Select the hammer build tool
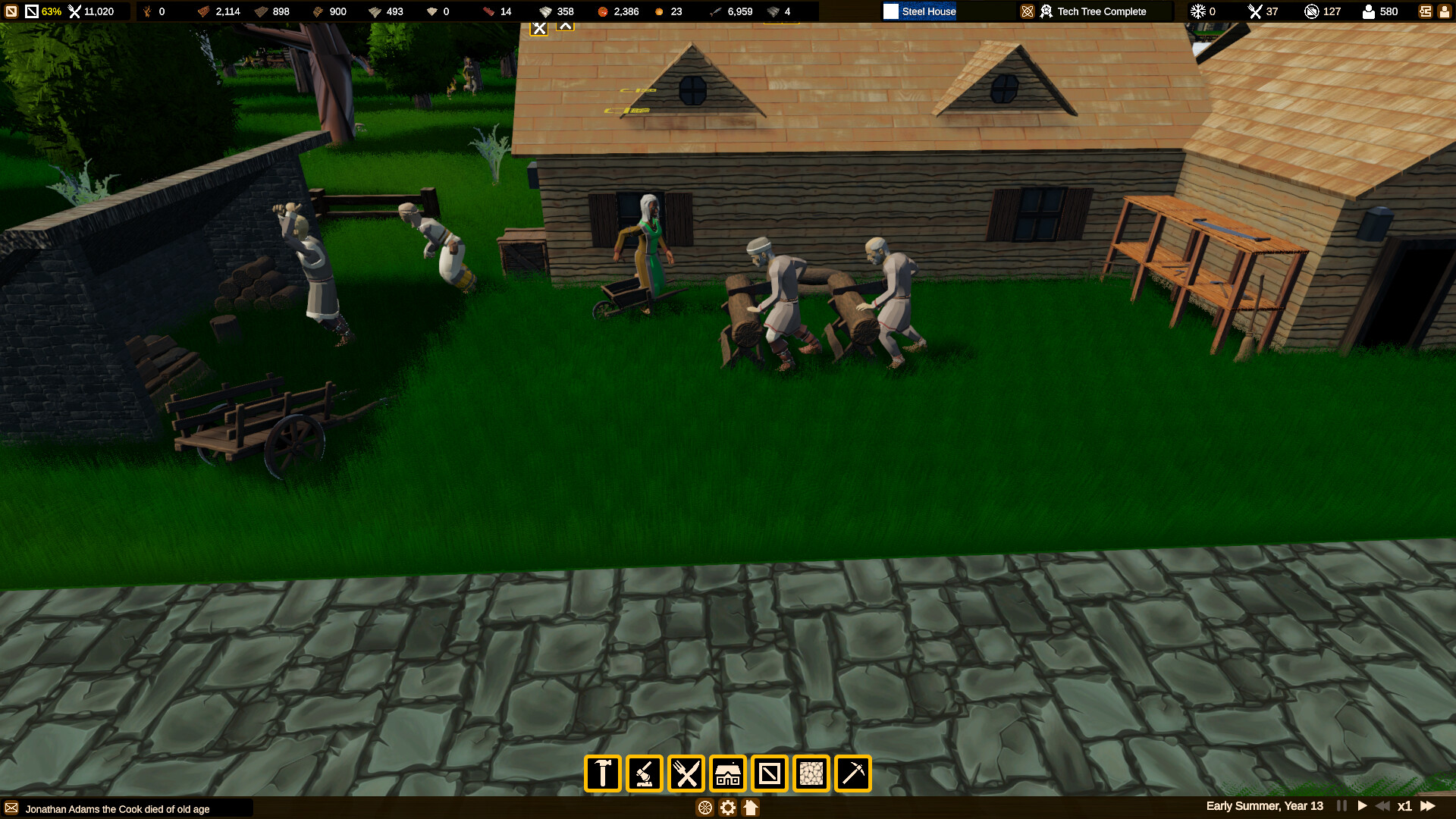Screen dimensions: 1456x819 [601, 773]
